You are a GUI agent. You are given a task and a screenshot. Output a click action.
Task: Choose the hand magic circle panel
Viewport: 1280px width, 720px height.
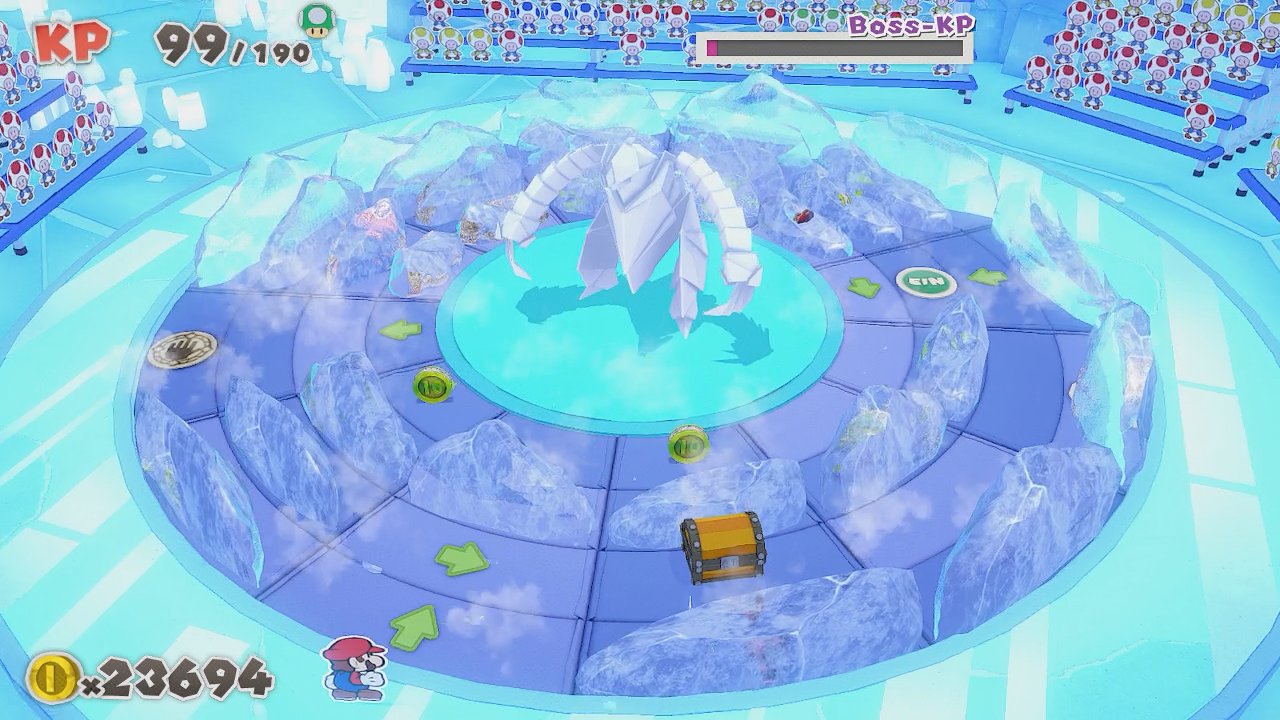(182, 348)
